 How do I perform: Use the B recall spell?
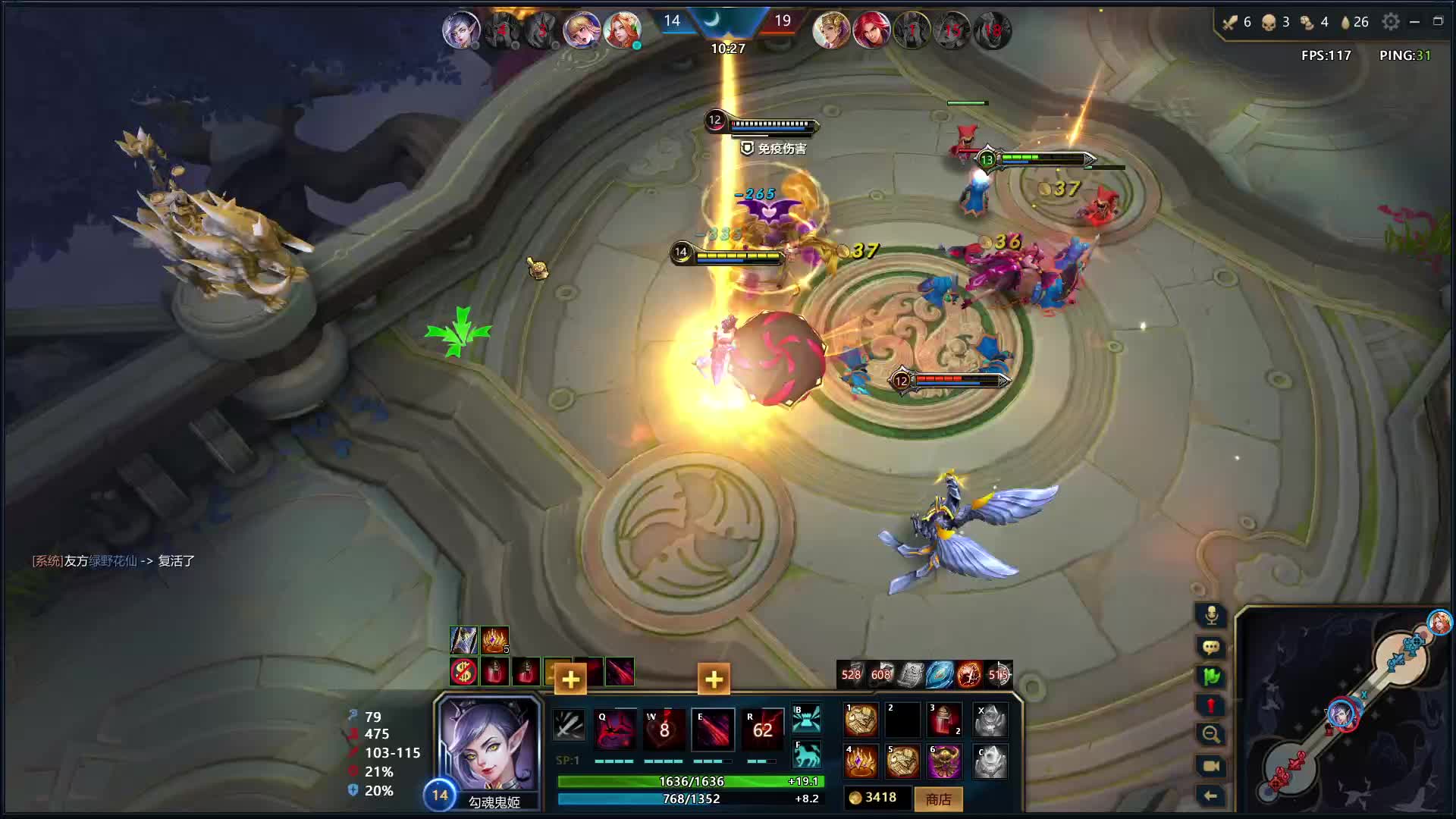(806, 718)
